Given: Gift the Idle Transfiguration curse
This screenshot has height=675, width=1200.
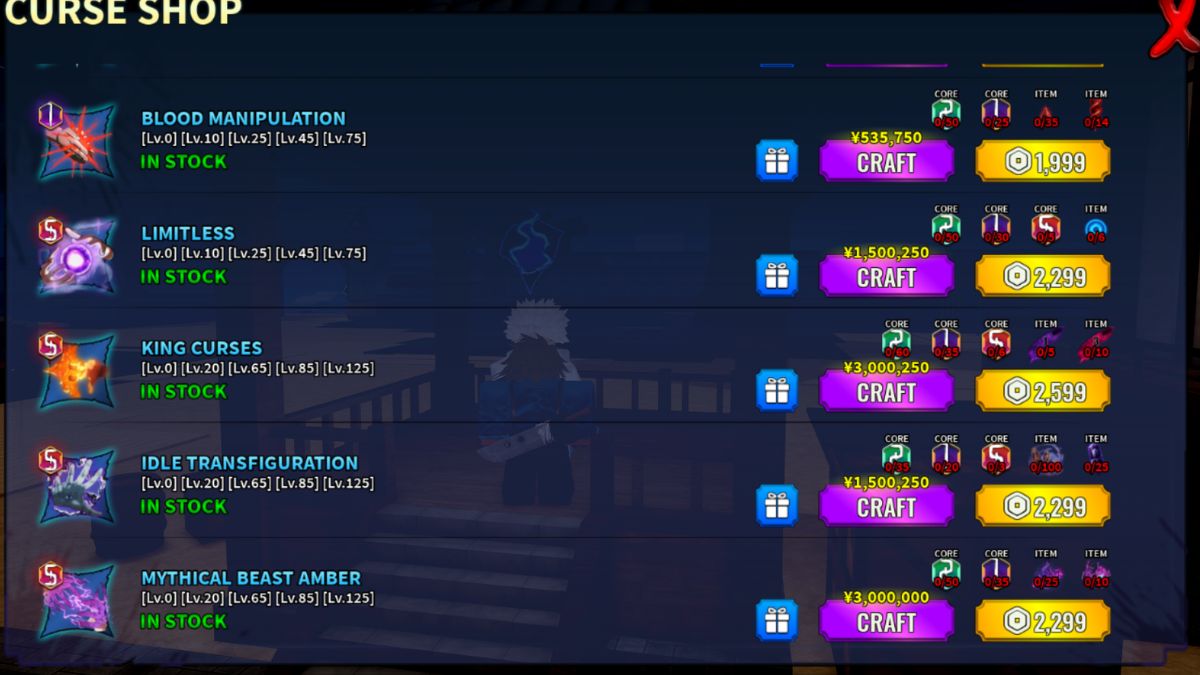Looking at the screenshot, I should (777, 506).
